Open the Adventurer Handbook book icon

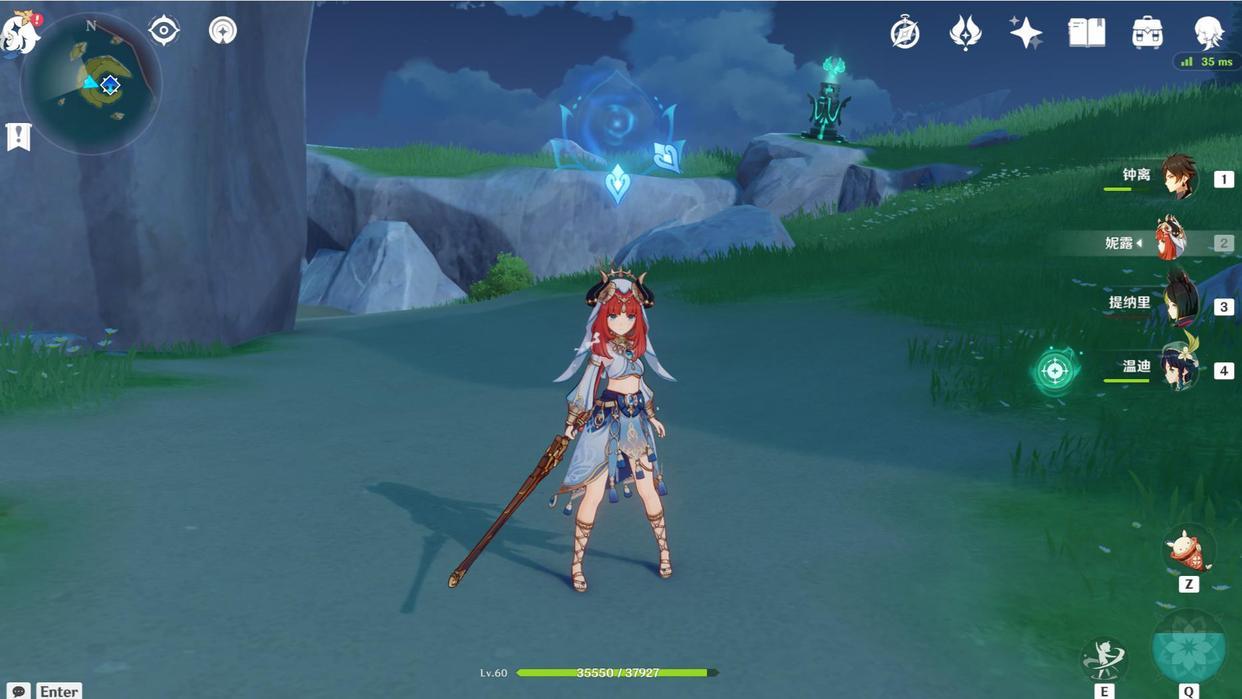pos(1086,33)
